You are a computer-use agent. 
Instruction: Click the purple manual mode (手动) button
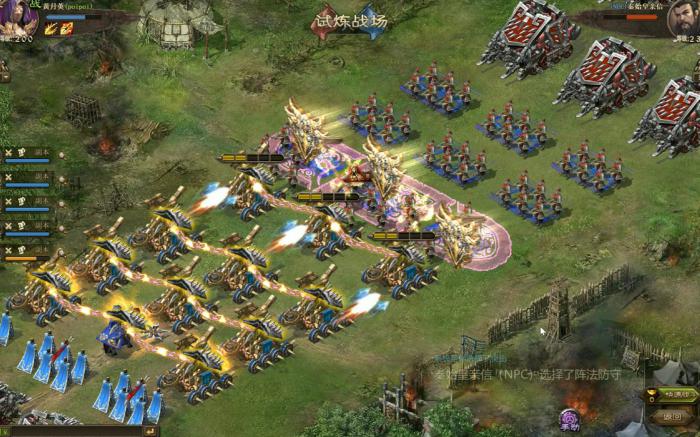coord(569,419)
